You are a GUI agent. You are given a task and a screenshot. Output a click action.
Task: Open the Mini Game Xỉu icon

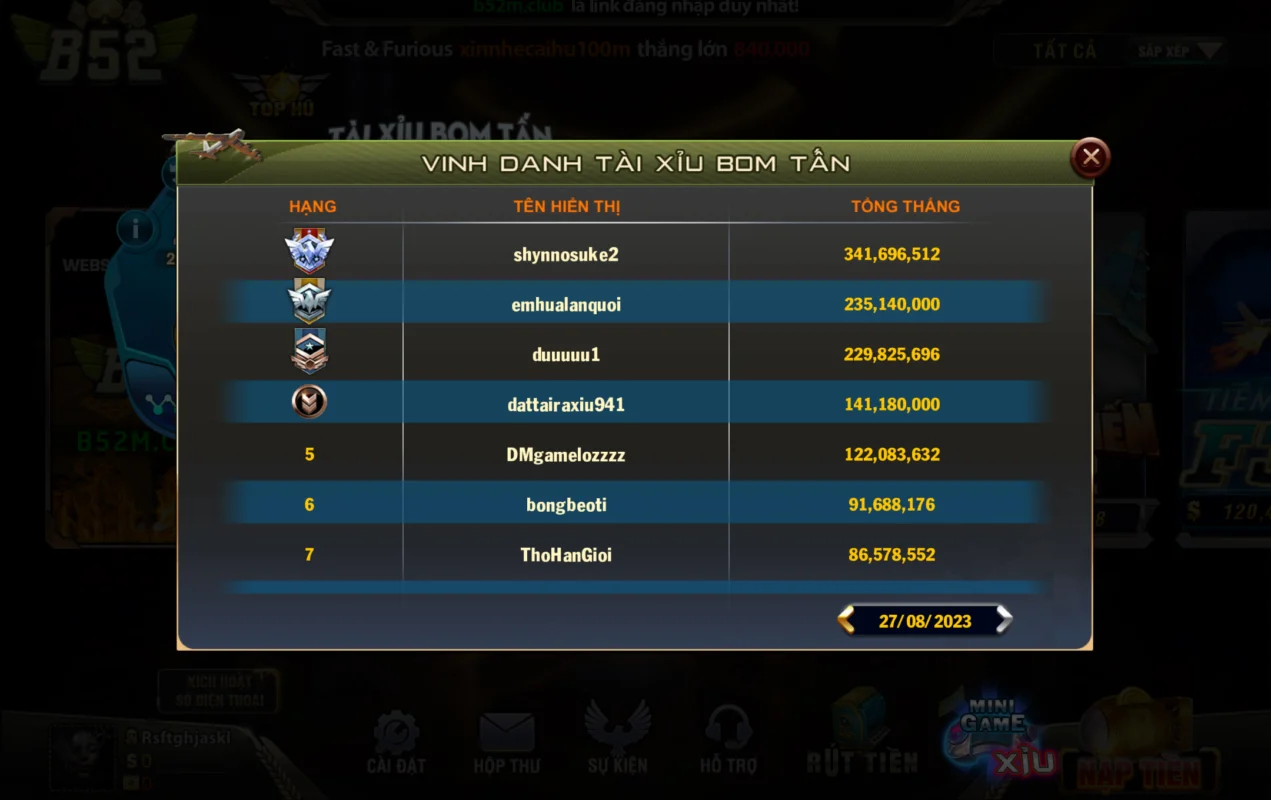[x=1000, y=738]
